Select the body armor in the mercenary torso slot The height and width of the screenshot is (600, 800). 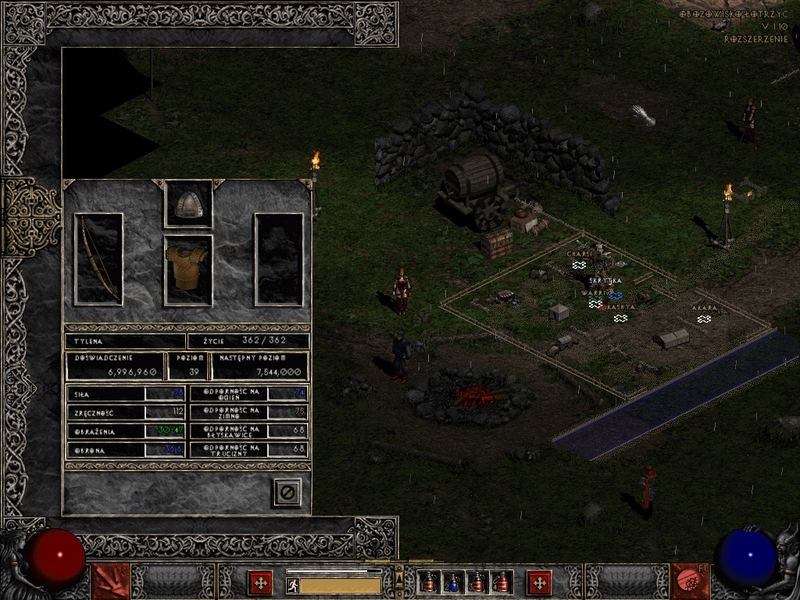tap(188, 270)
